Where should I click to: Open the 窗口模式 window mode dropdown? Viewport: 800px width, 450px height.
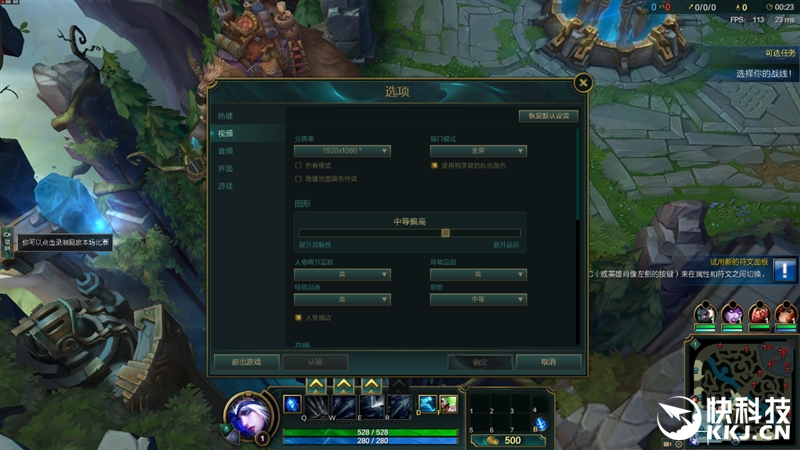click(478, 151)
